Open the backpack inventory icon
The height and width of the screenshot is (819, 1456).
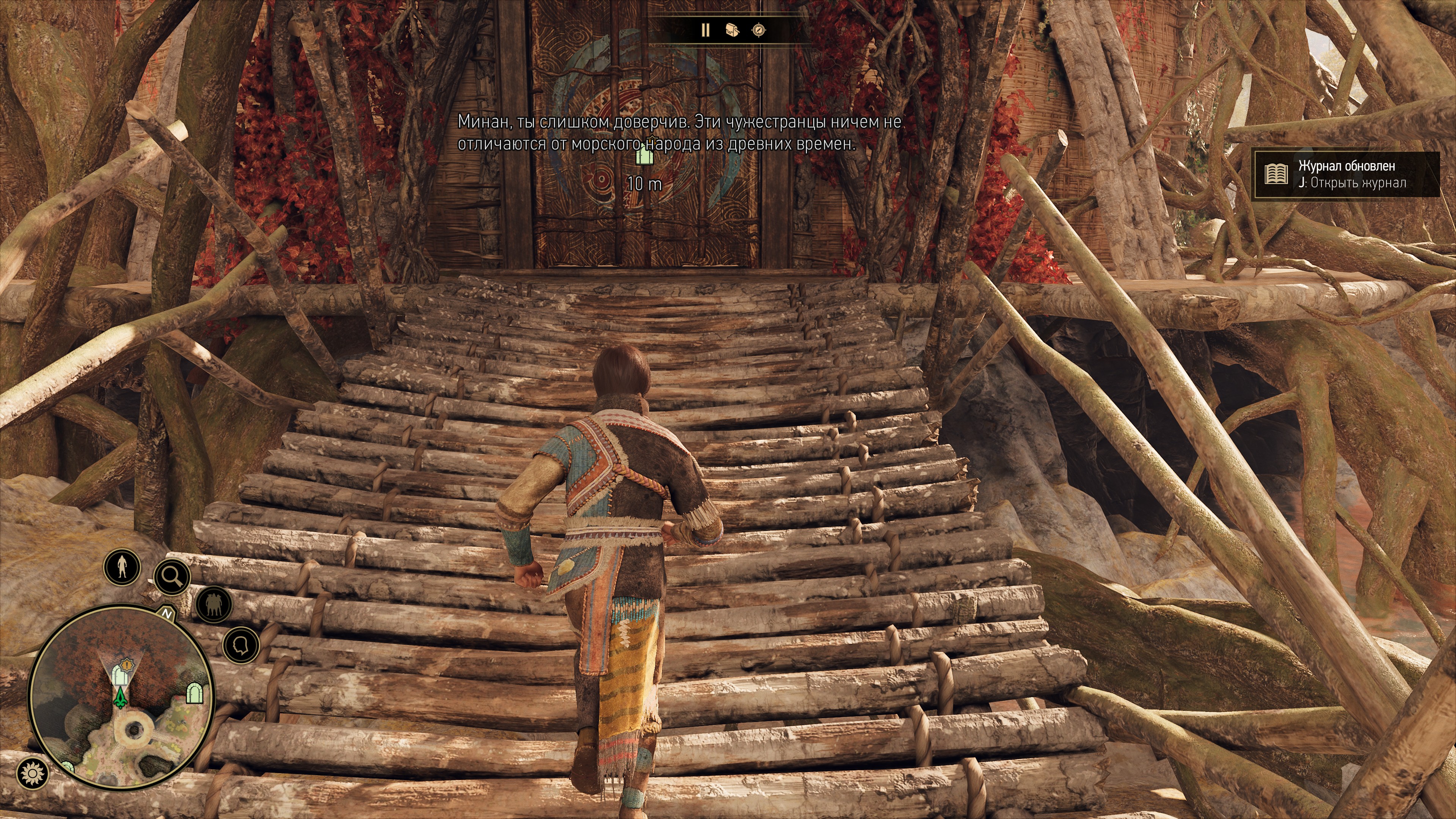[x=732, y=30]
